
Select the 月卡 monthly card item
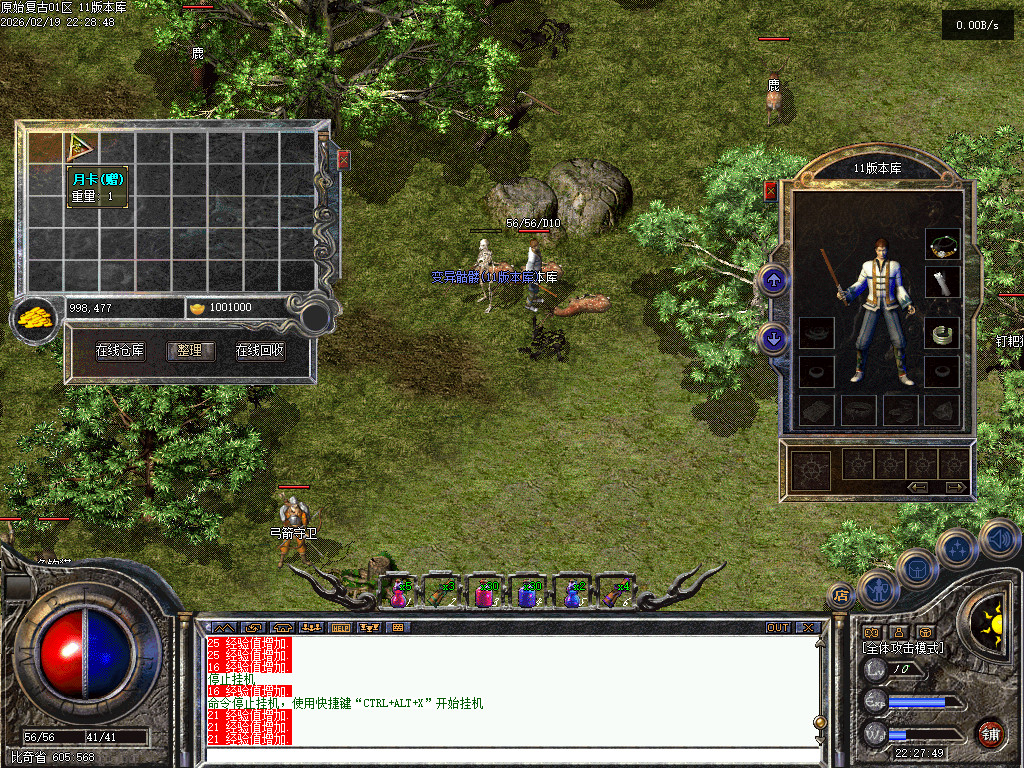point(81,148)
